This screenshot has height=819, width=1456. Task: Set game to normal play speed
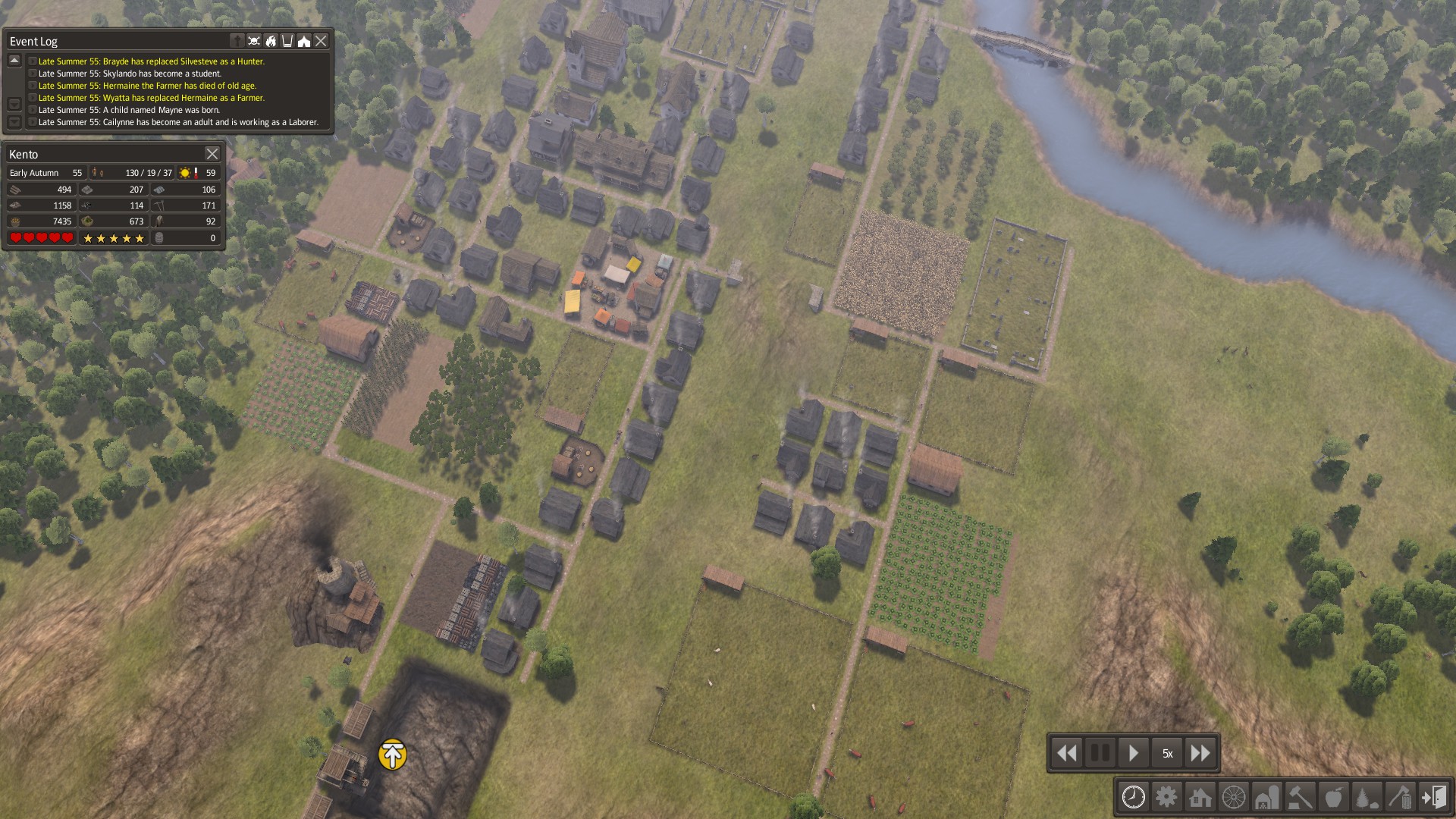(x=1133, y=753)
